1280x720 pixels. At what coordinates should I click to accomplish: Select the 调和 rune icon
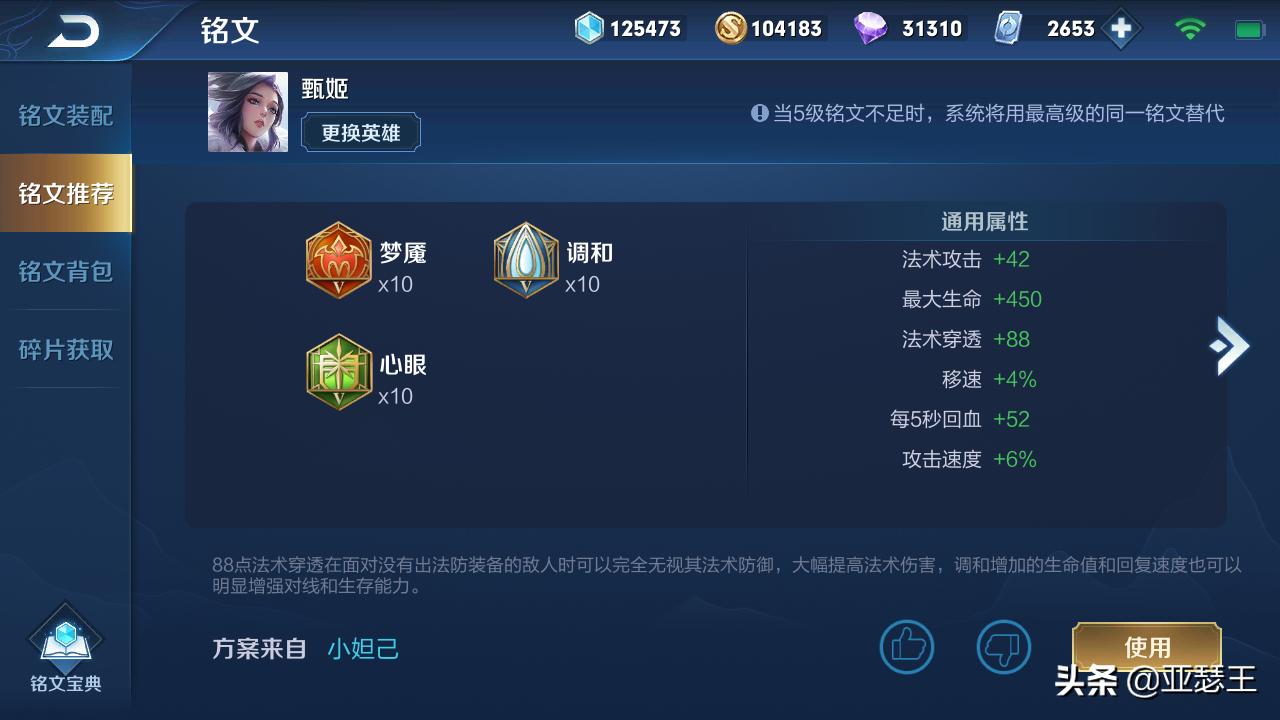(x=527, y=261)
